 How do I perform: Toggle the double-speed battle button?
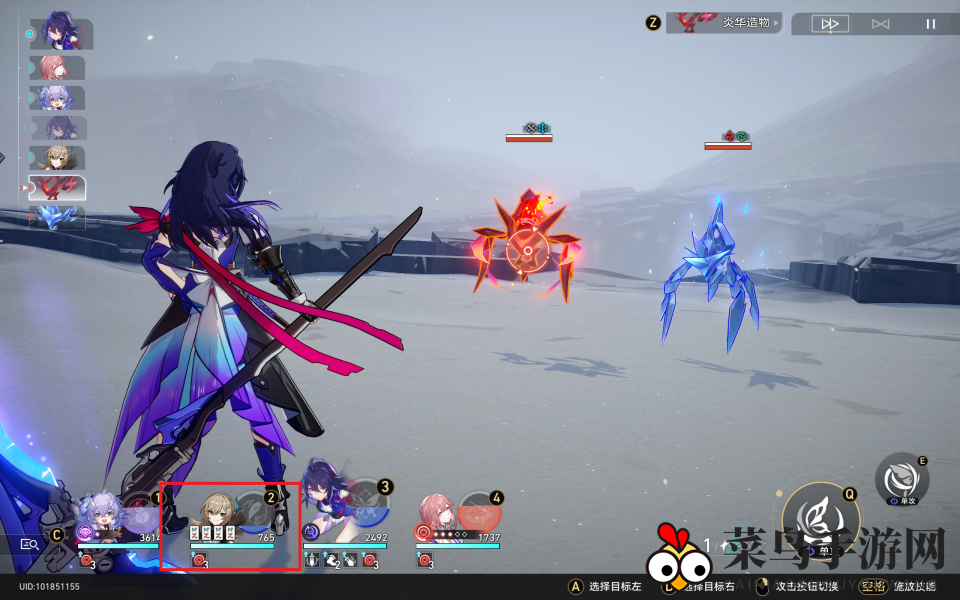click(830, 23)
